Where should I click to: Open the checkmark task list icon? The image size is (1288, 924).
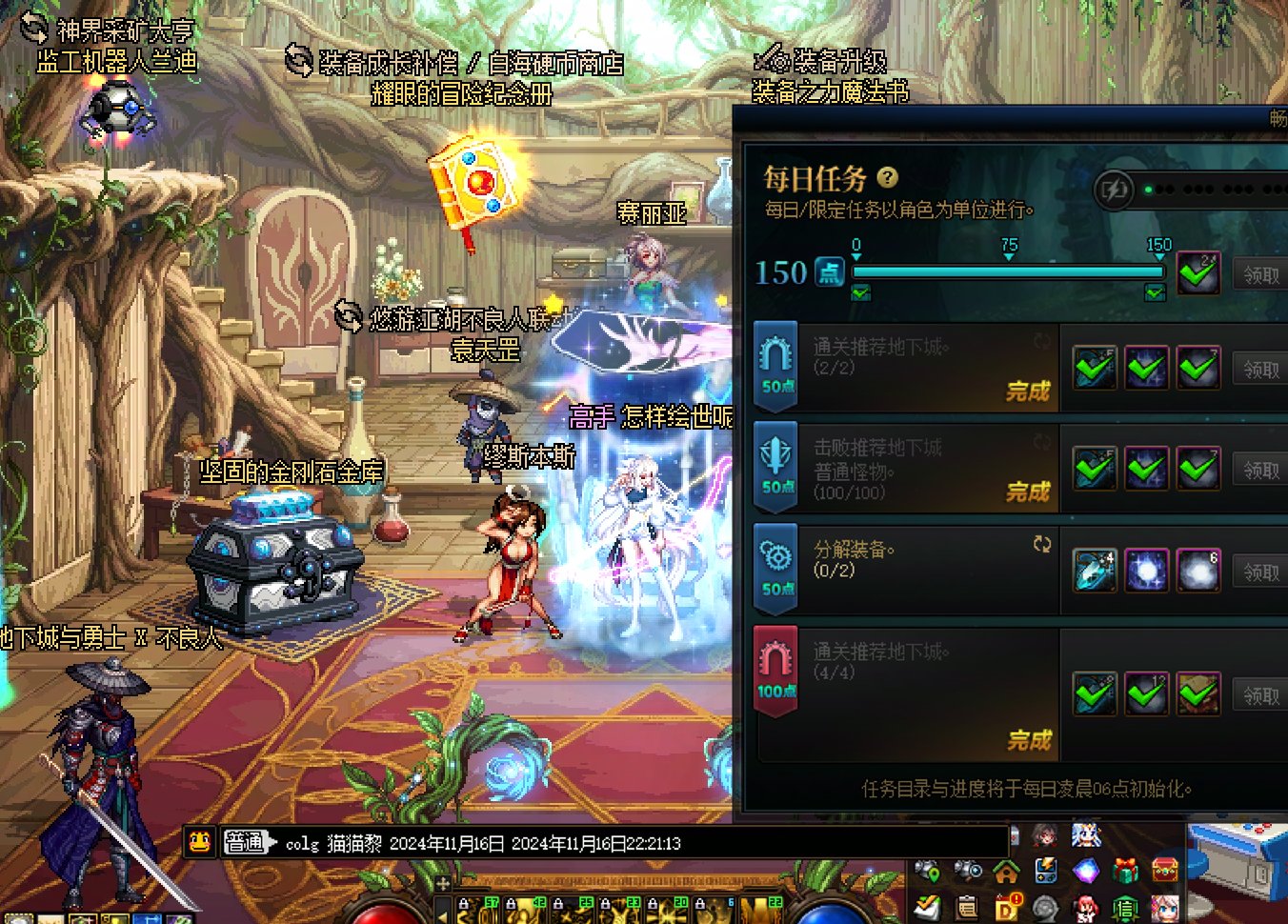(927, 907)
